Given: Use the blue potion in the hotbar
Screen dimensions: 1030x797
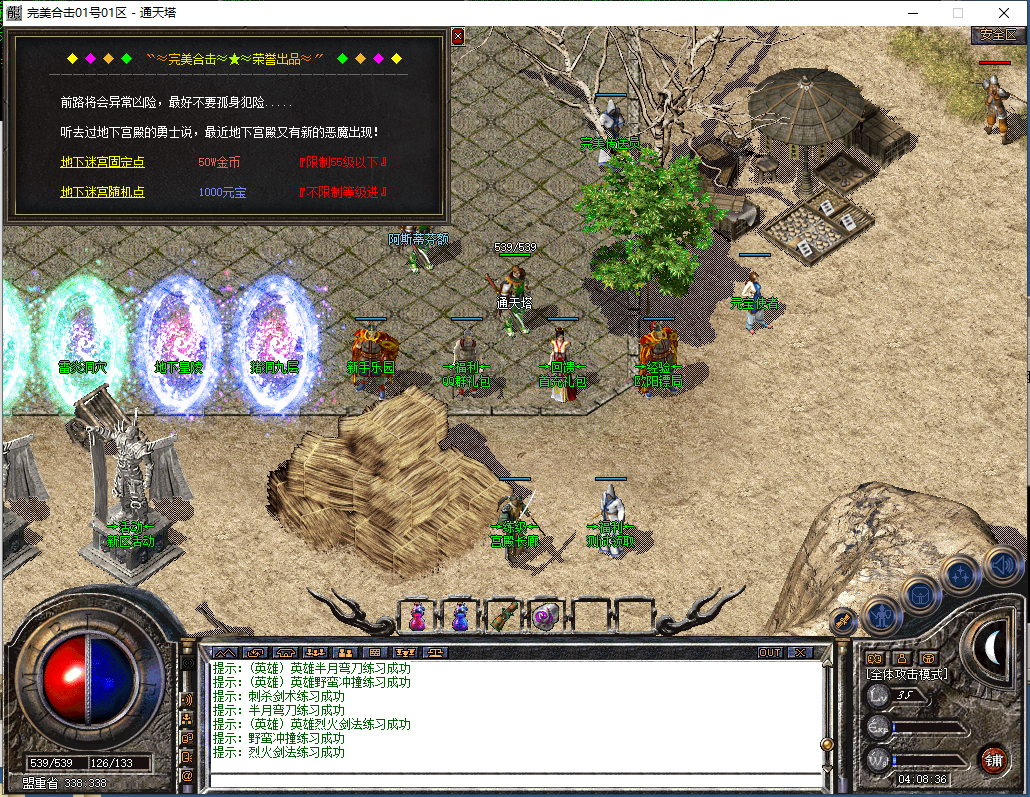Looking at the screenshot, I should coord(460,616).
